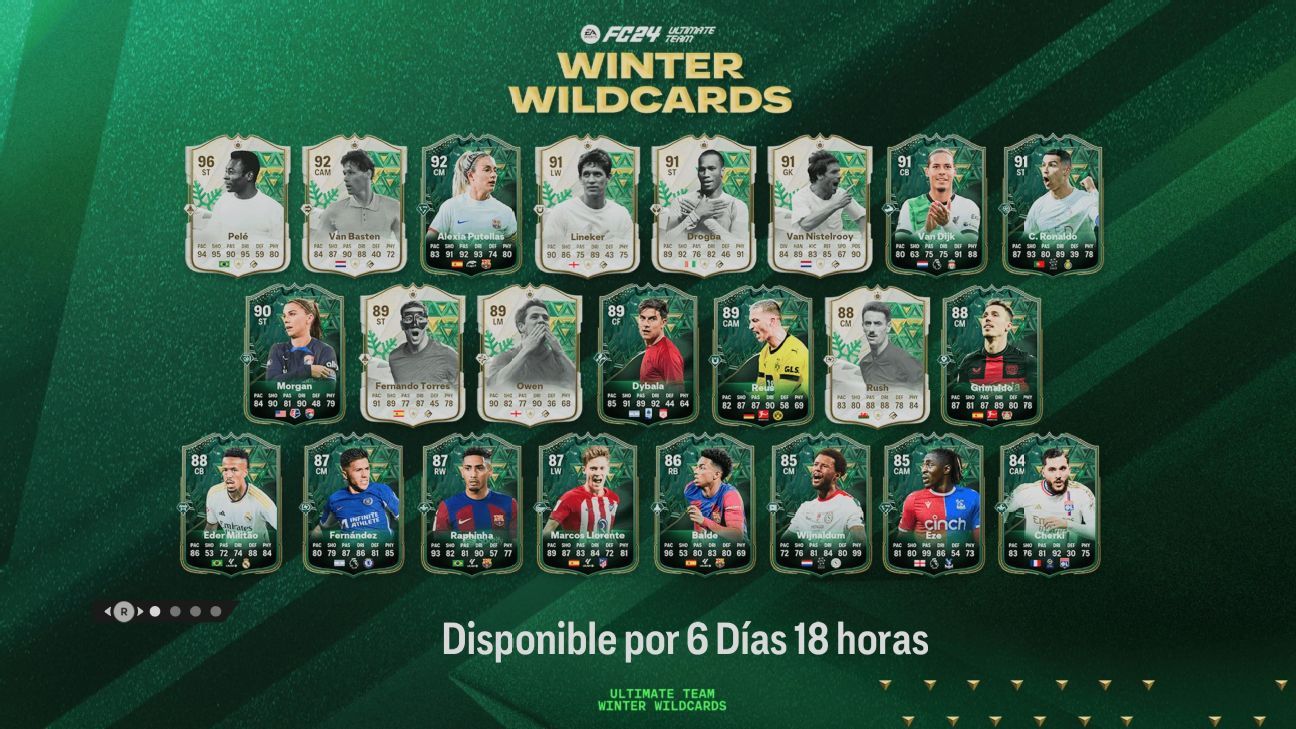The width and height of the screenshot is (1296, 729).
Task: Click the left carousel navigation arrow
Action: click(108, 610)
